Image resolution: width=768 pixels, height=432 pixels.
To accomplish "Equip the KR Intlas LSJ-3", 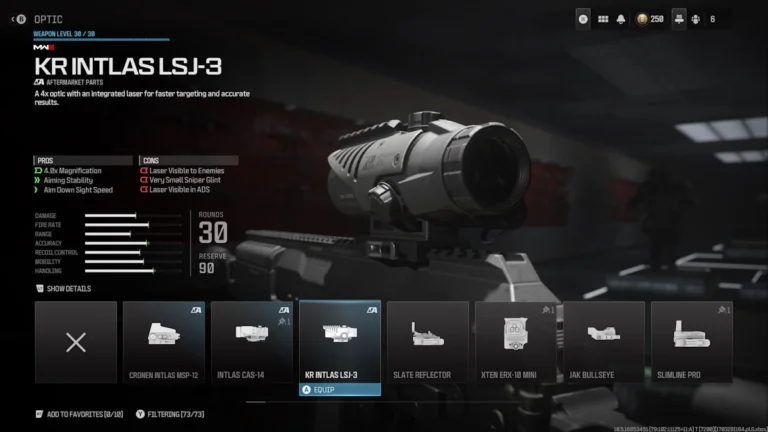I will (x=340, y=390).
